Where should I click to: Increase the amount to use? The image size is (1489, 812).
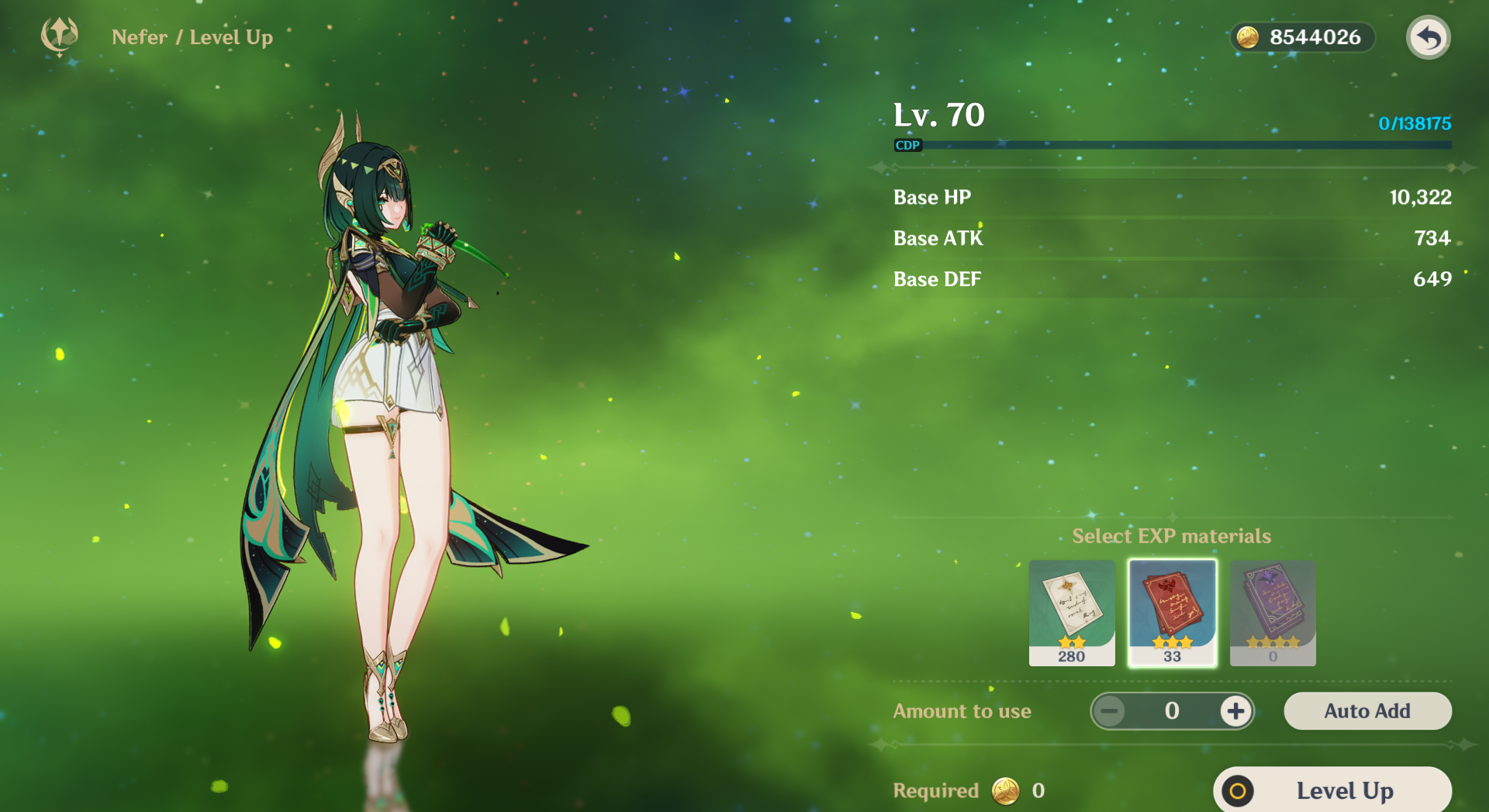[x=1235, y=711]
